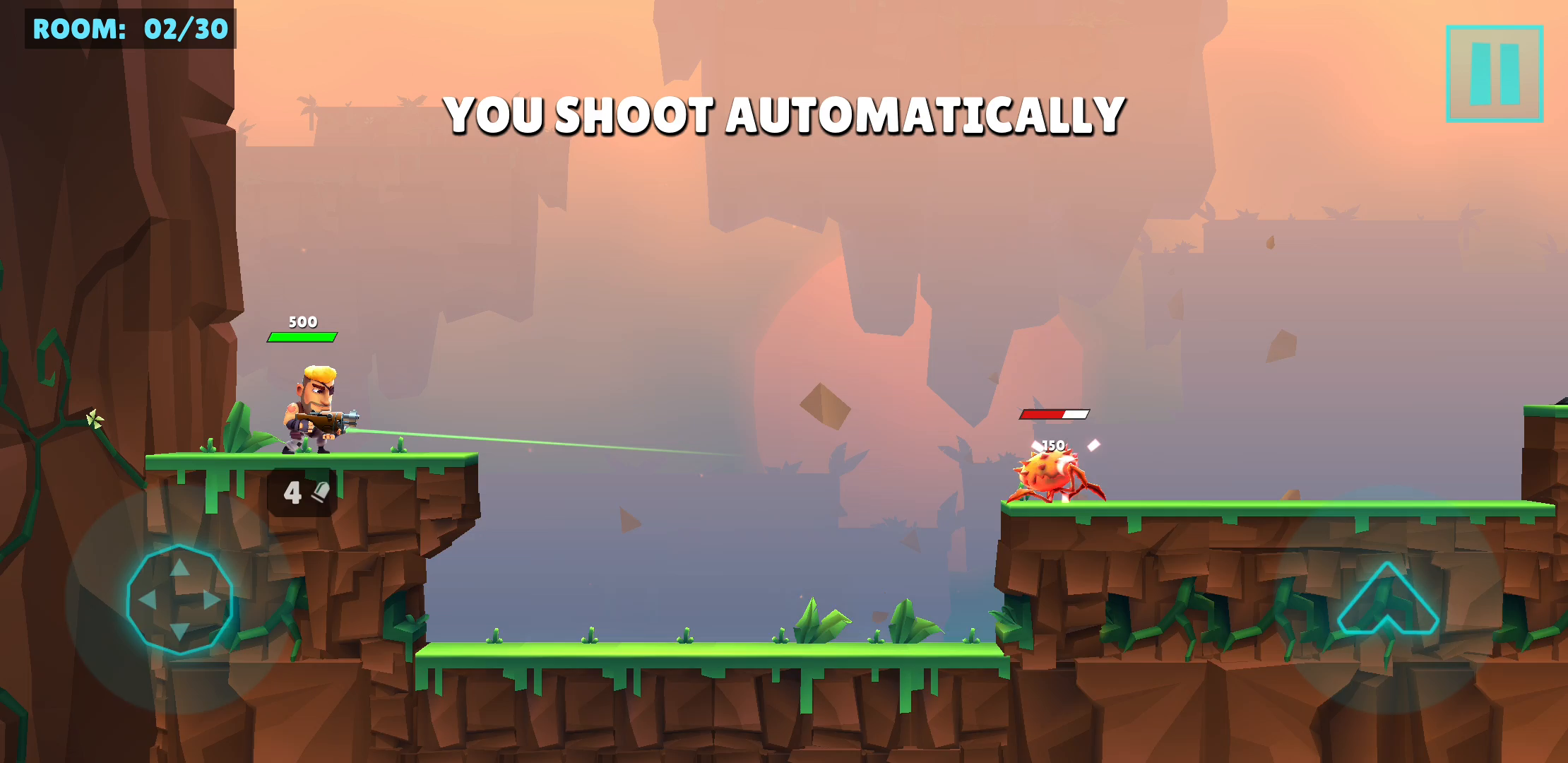Select the ROOM: 02/30 counter label
This screenshot has width=1568, height=763.
point(127,29)
